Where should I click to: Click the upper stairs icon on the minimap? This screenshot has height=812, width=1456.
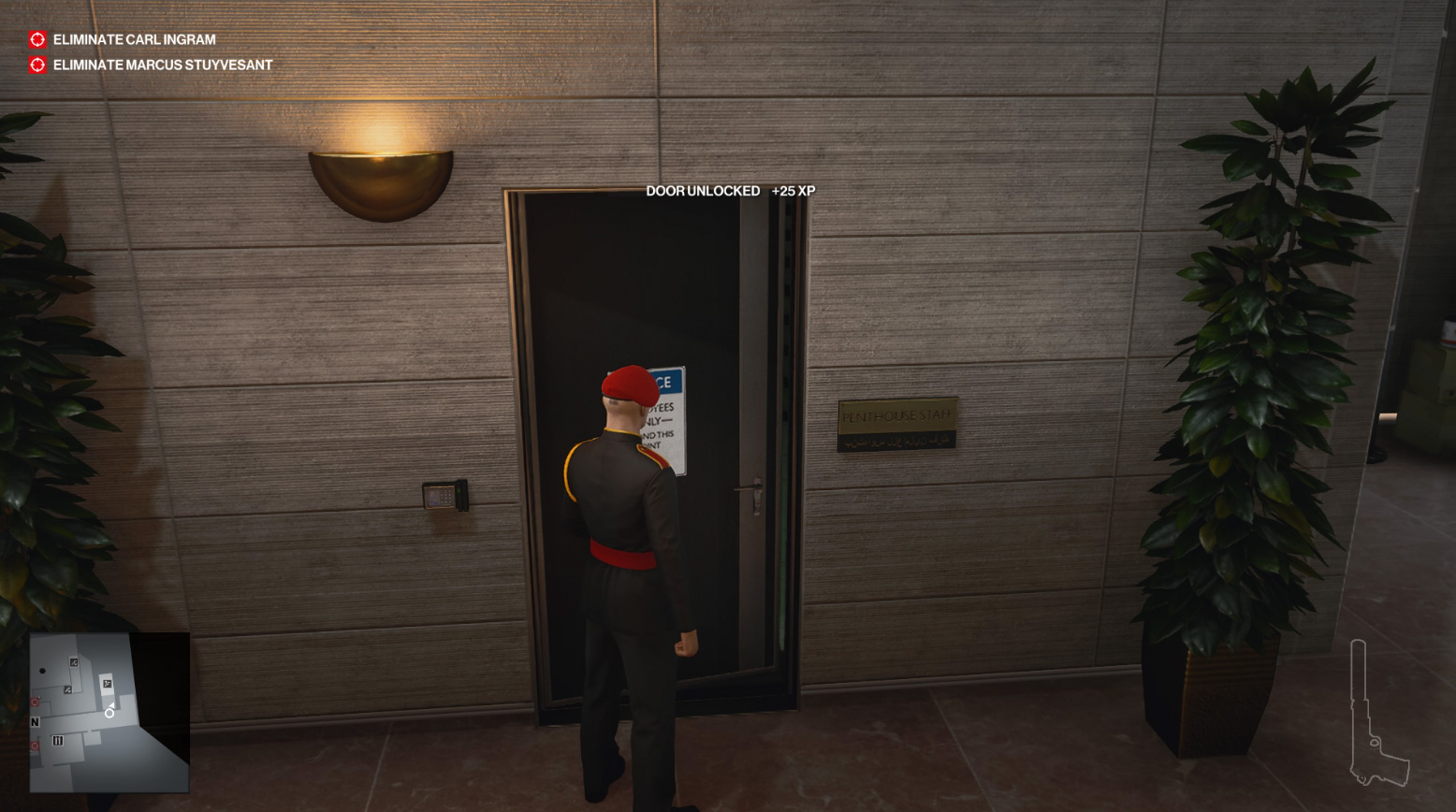[x=74, y=662]
